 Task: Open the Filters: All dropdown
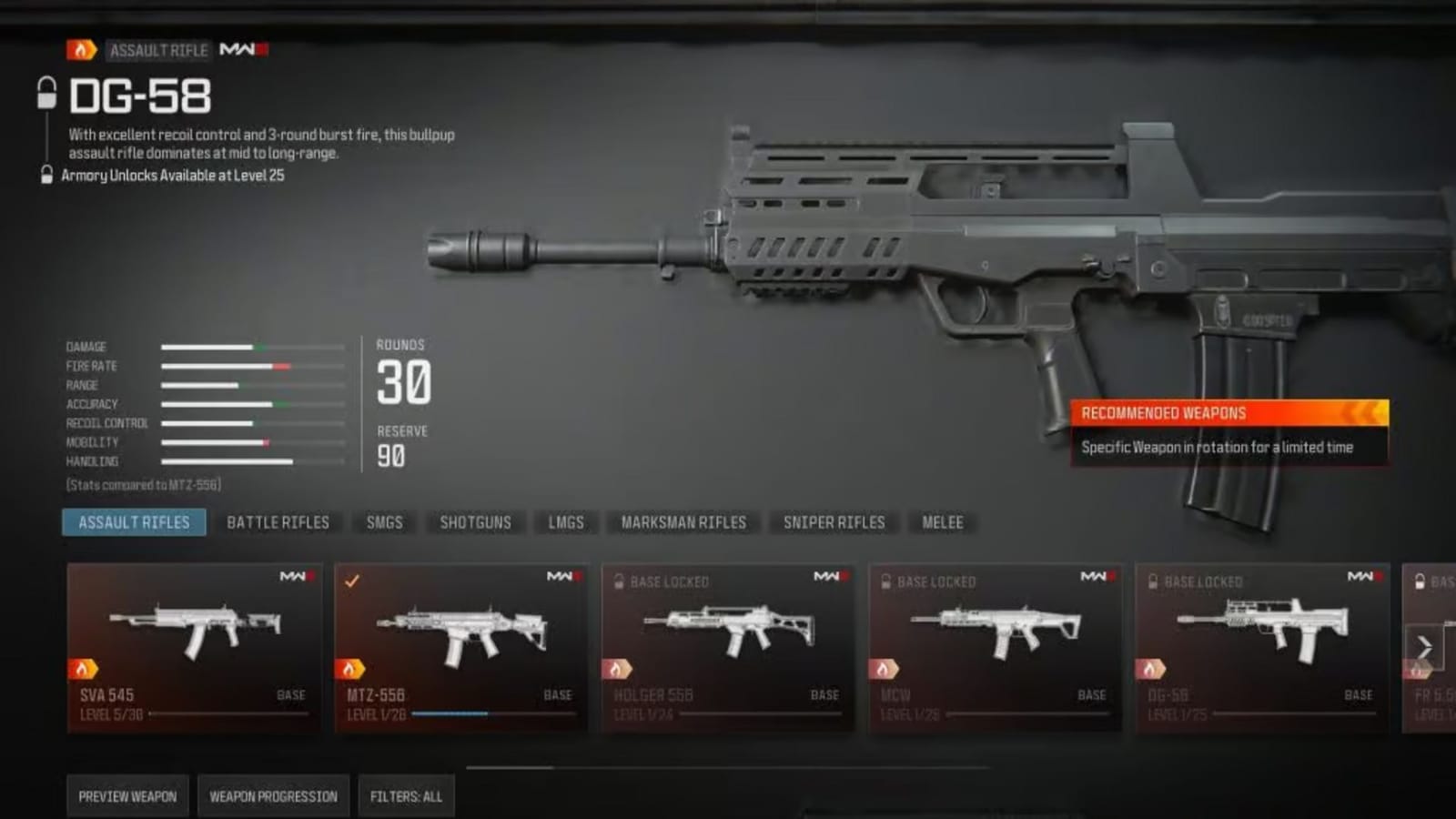[x=407, y=794]
